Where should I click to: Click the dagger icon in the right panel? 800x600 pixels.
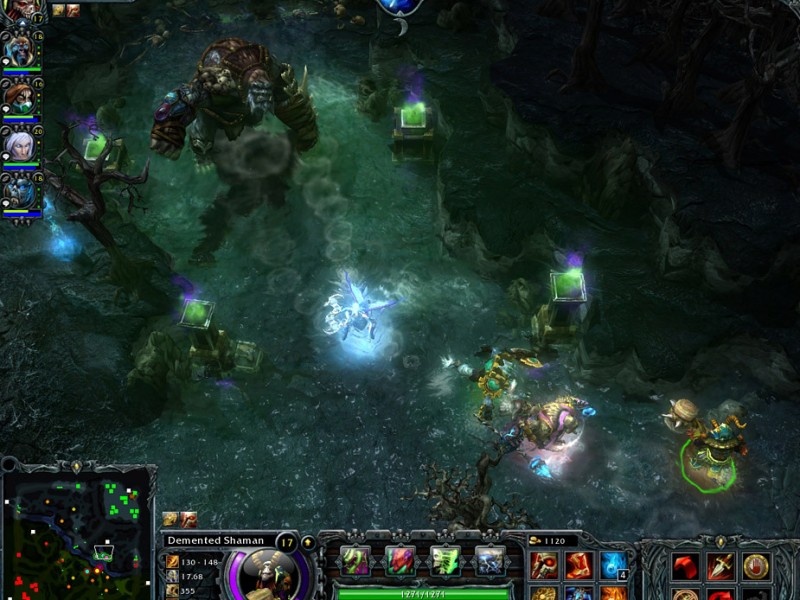coord(720,566)
